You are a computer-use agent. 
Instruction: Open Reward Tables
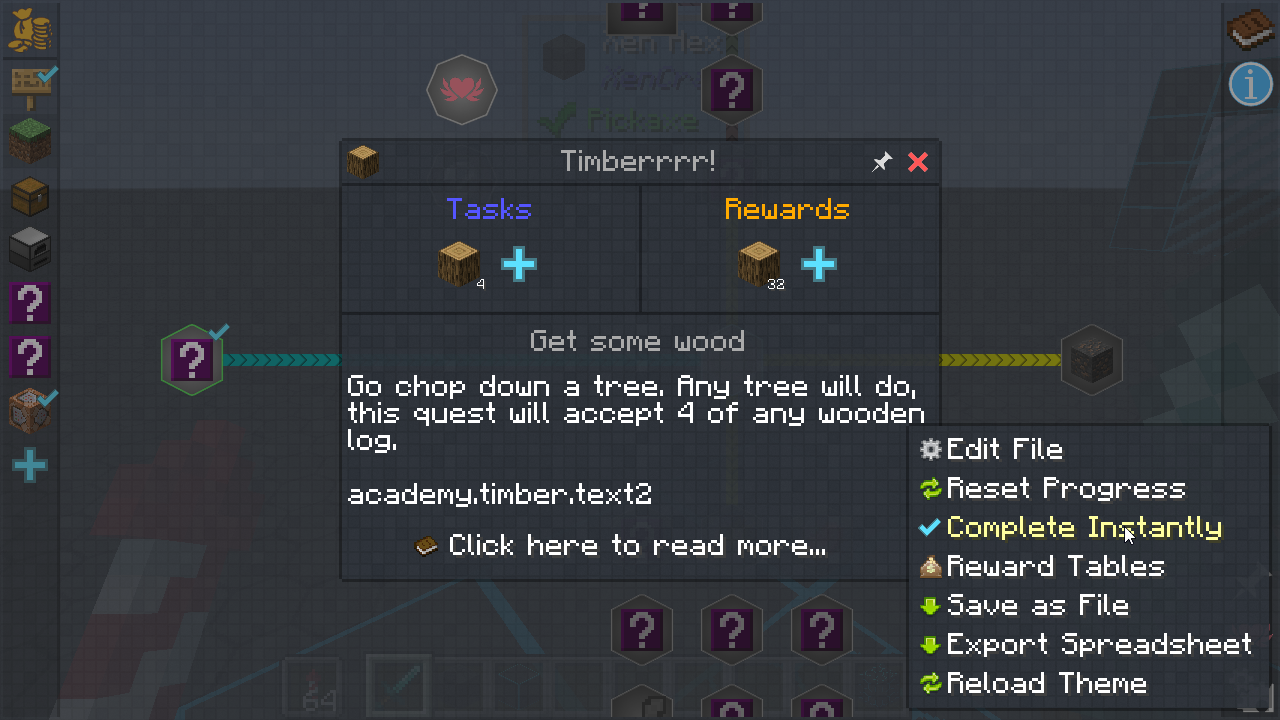(x=1055, y=567)
